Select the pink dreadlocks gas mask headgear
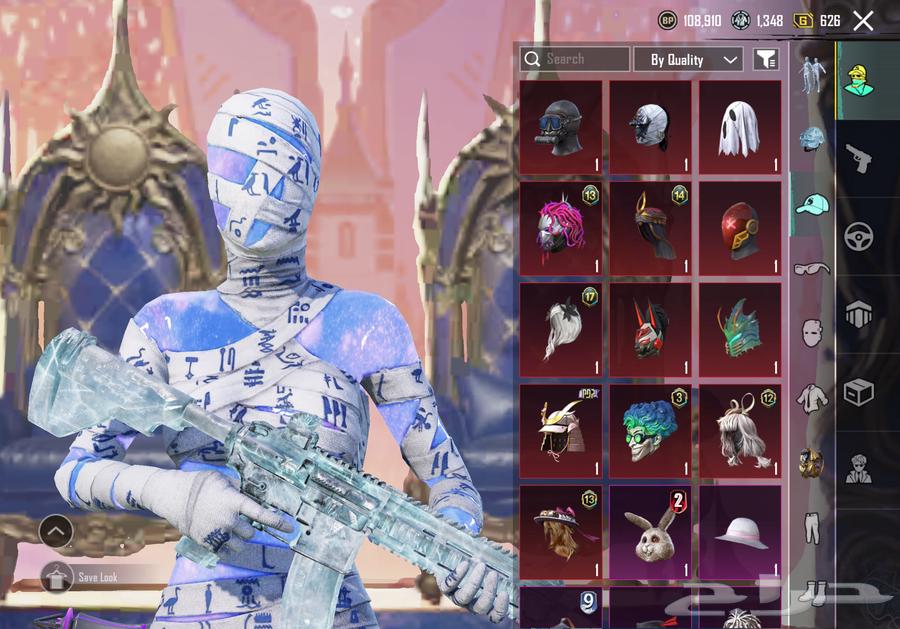 (x=560, y=228)
